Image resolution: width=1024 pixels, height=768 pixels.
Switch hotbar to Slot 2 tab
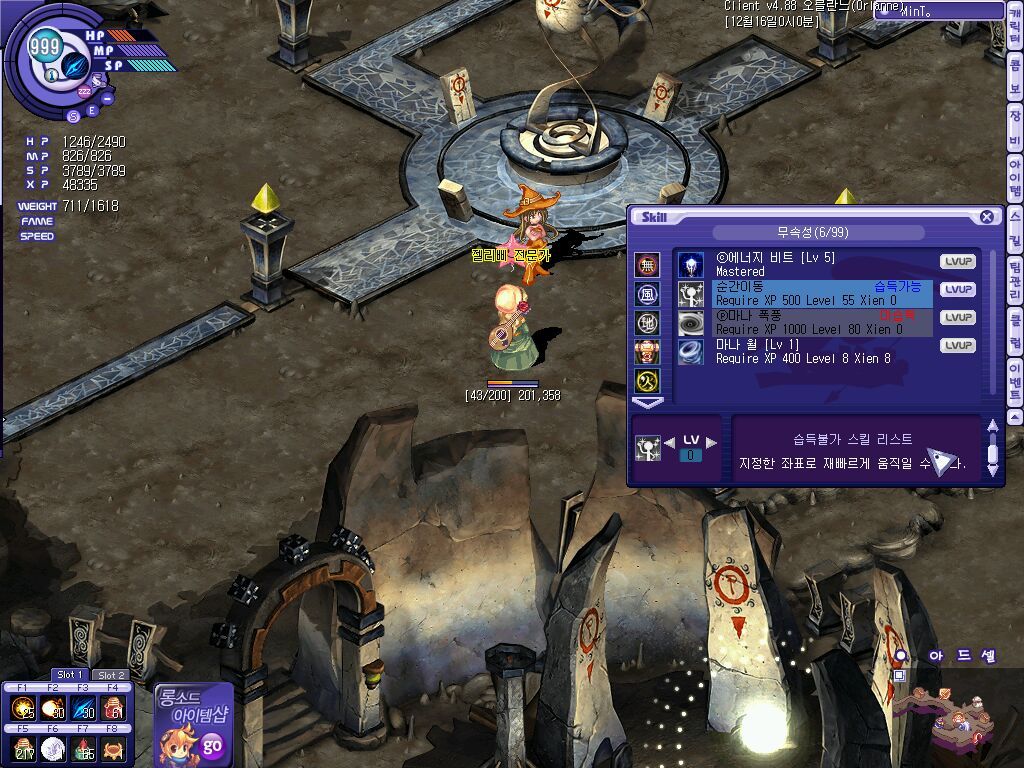tap(111, 675)
